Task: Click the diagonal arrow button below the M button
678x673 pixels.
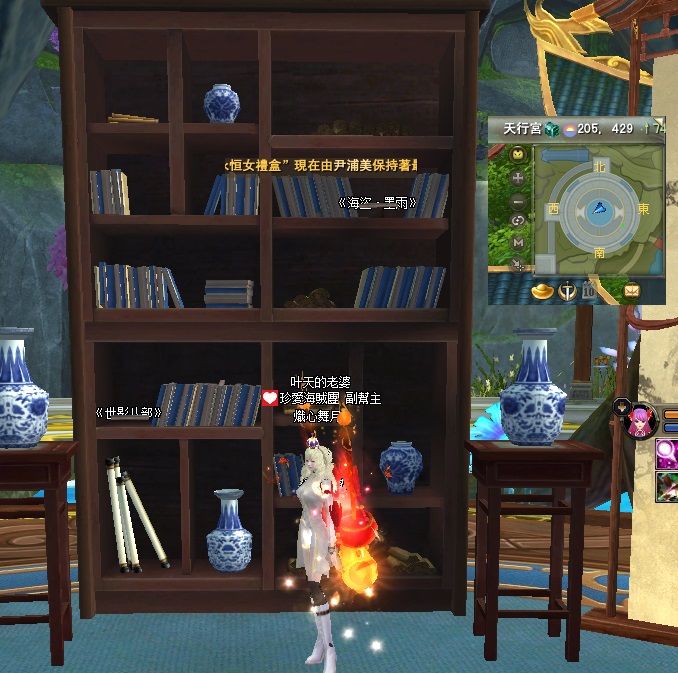Action: [x=518, y=264]
